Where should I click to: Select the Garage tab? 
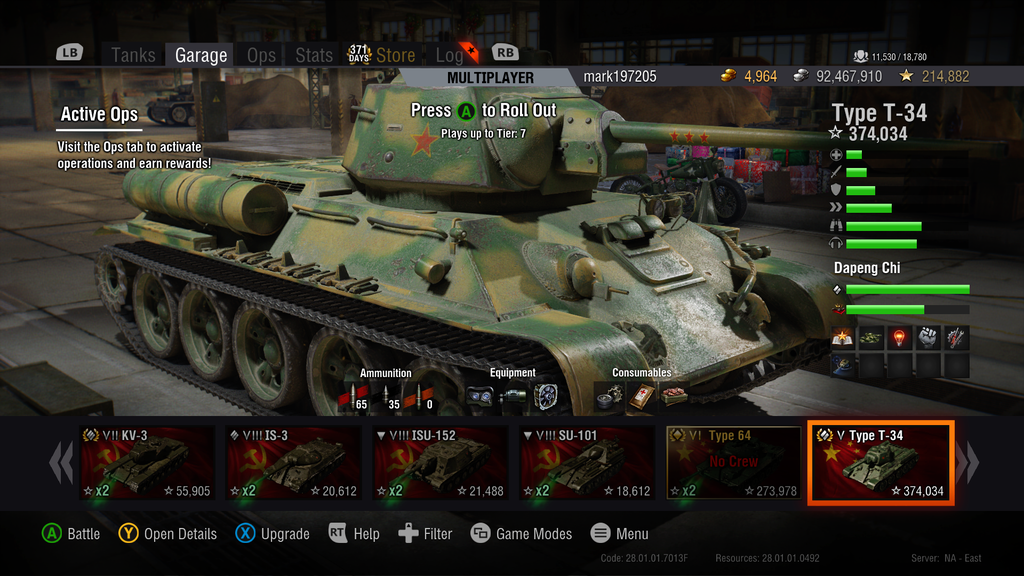(x=201, y=56)
